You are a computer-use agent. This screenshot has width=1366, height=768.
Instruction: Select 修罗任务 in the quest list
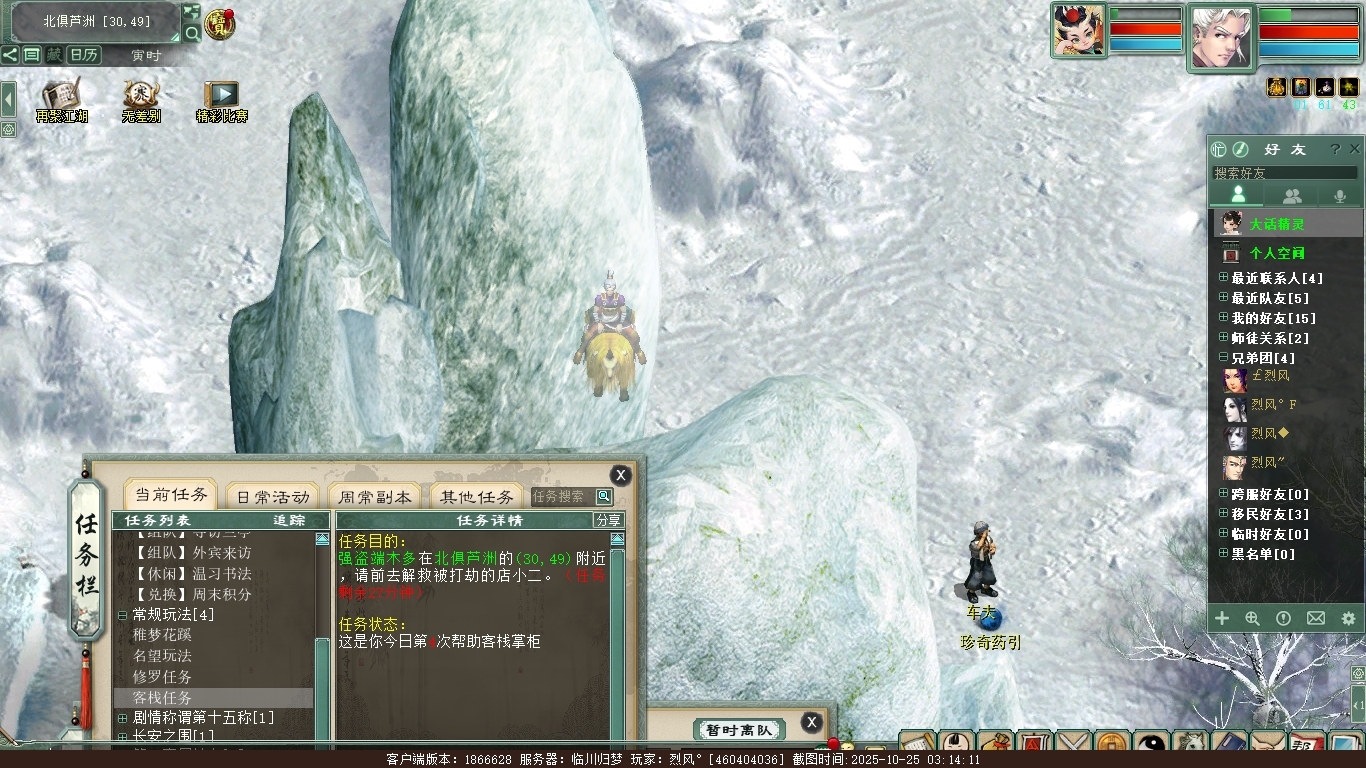[162, 676]
